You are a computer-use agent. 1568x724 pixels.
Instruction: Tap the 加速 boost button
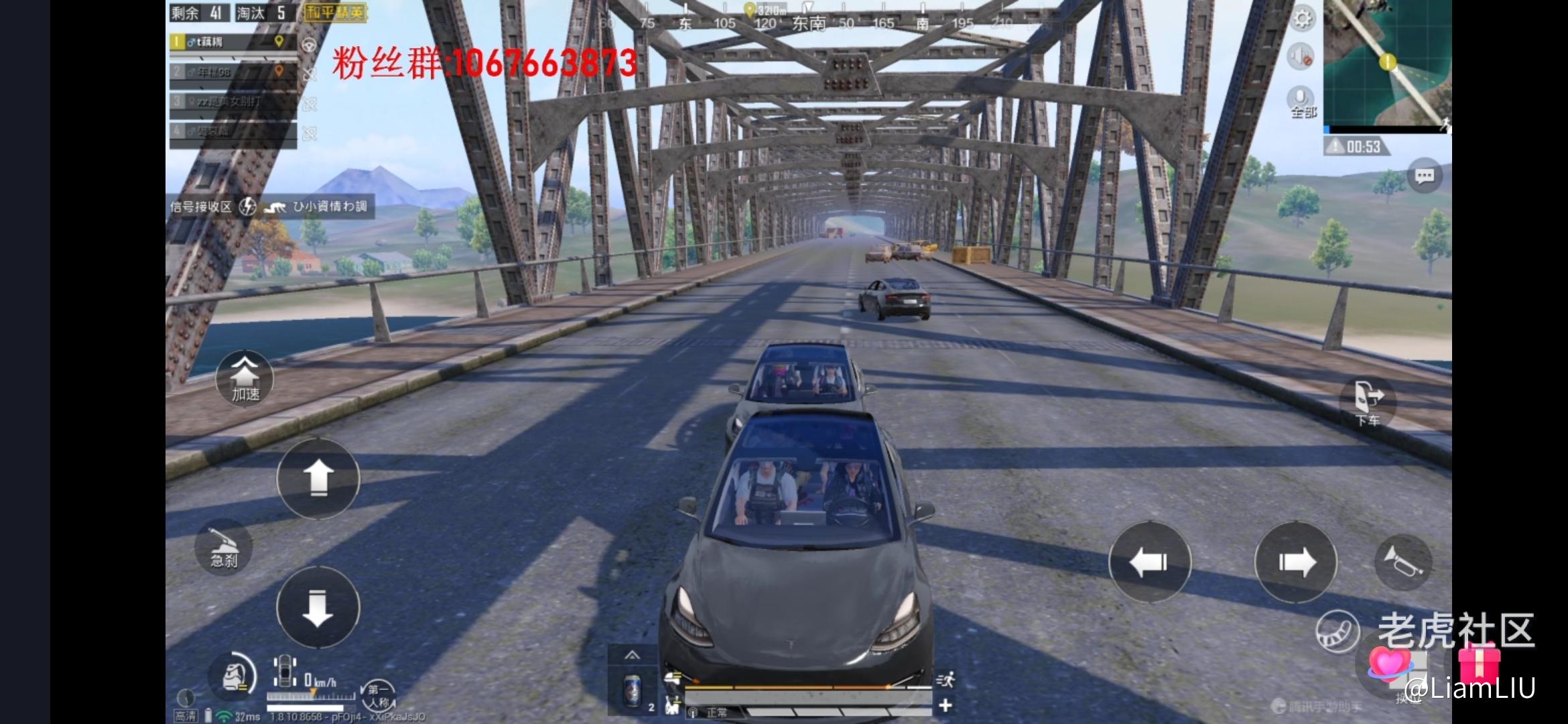pos(245,379)
